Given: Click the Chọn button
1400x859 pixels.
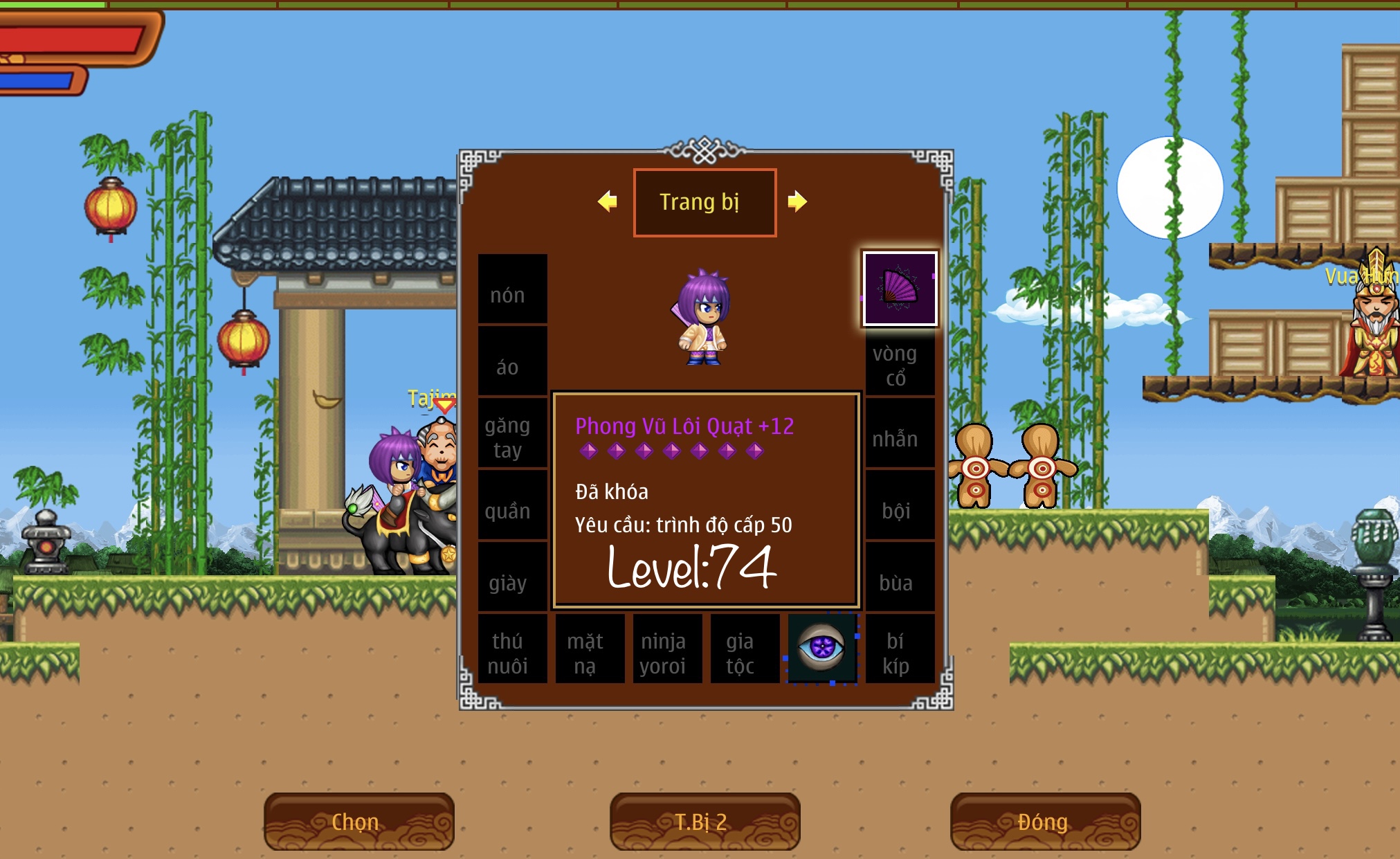Looking at the screenshot, I should pyautogui.click(x=358, y=822).
